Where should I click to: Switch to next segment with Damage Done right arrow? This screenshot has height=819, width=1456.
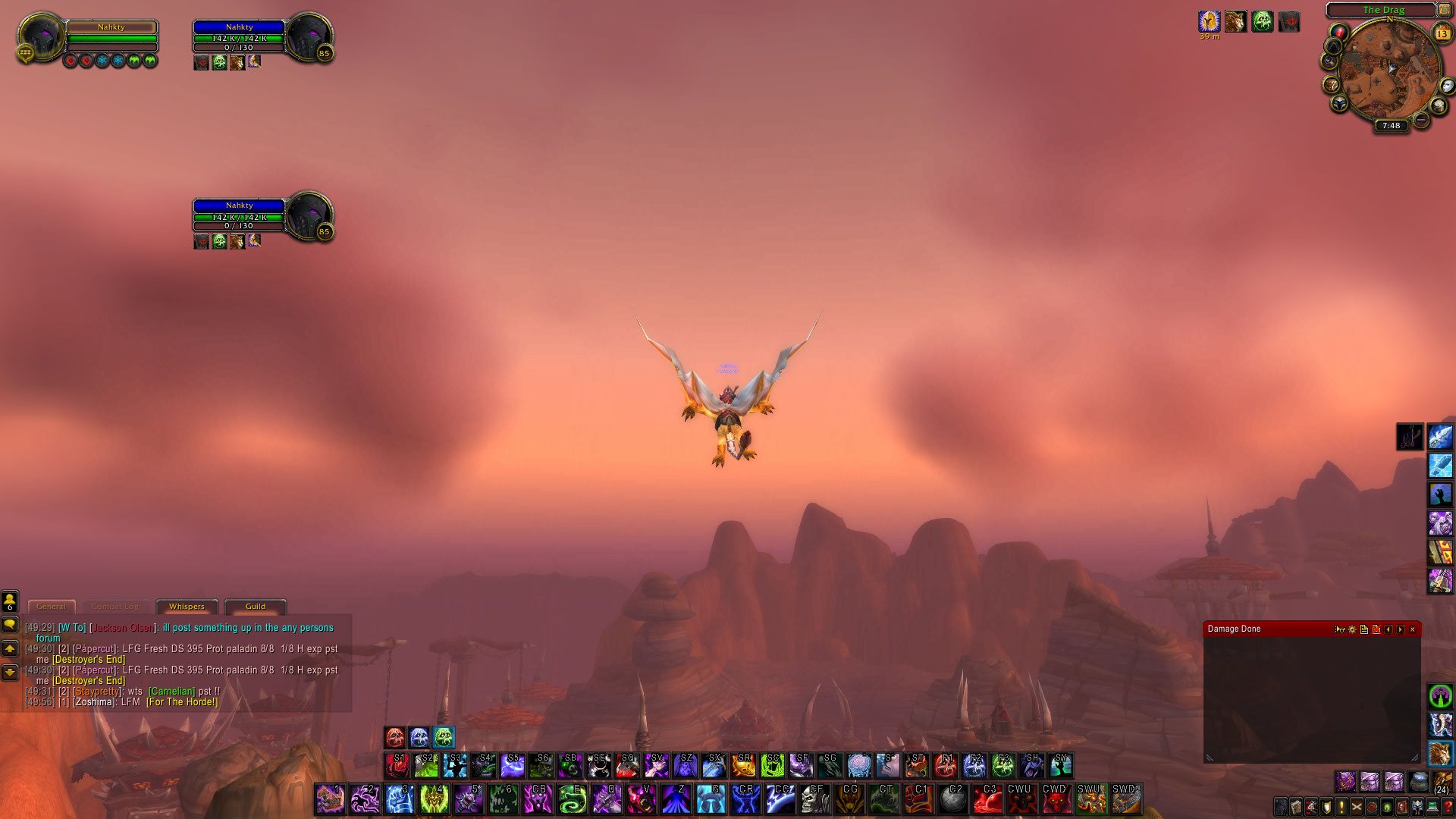click(x=1400, y=630)
